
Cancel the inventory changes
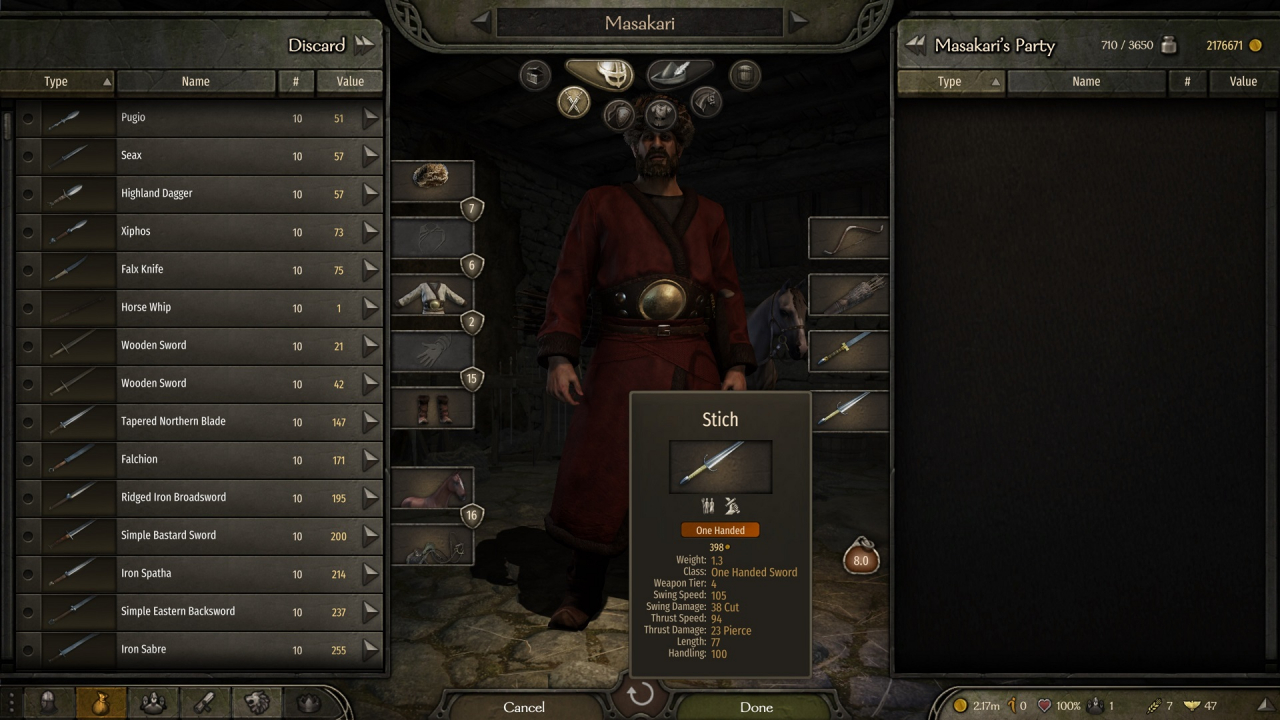pyautogui.click(x=524, y=707)
